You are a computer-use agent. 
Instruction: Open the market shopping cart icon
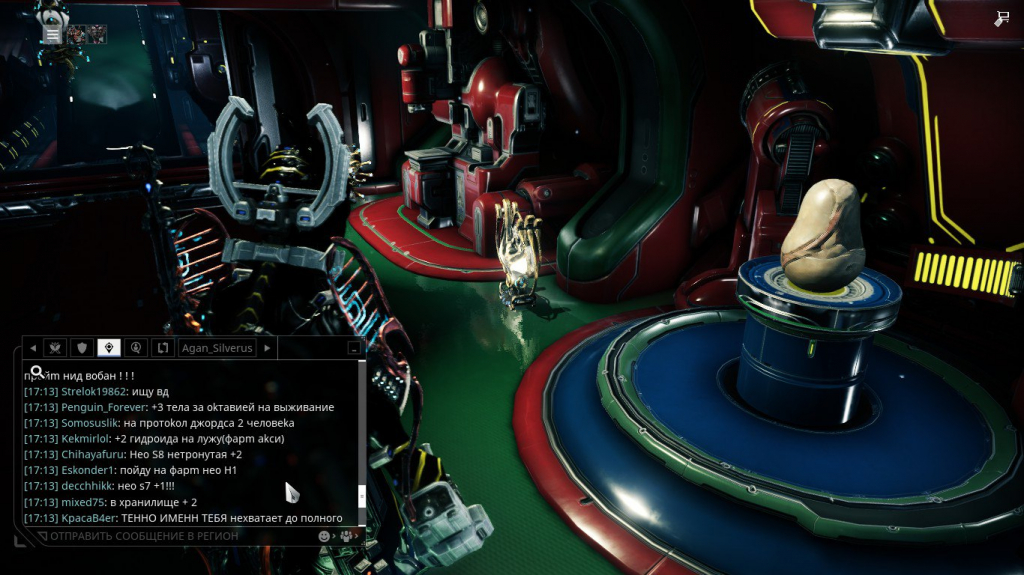point(1001,19)
